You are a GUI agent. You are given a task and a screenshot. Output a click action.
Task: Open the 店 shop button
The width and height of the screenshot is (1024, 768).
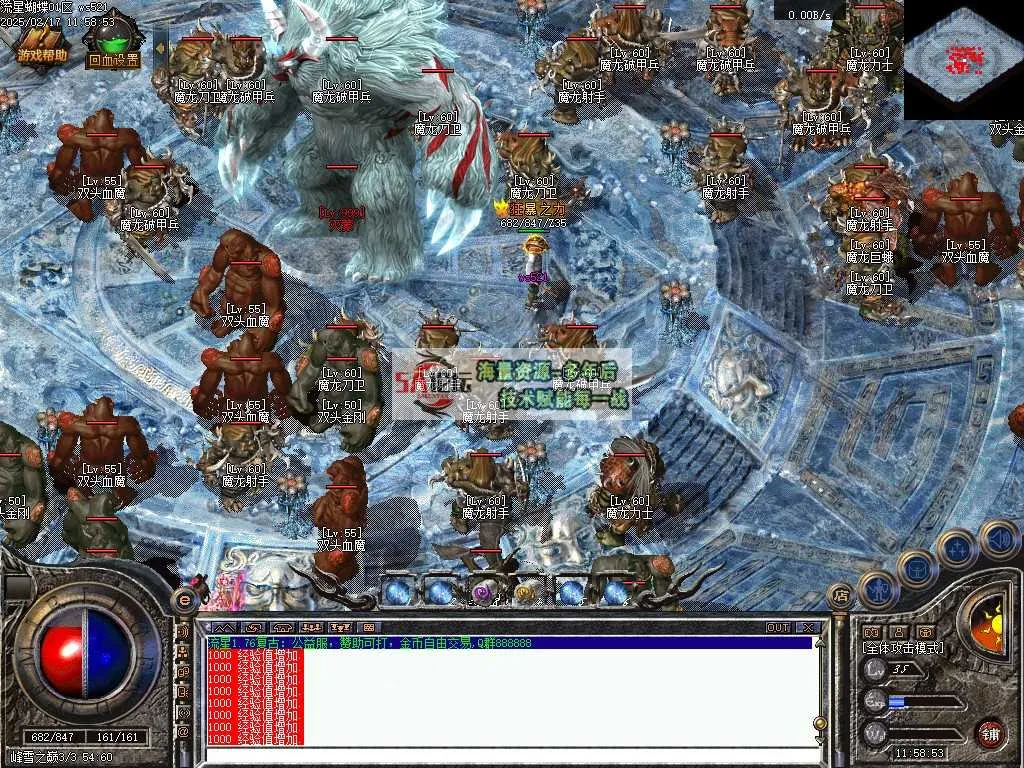[x=841, y=596]
